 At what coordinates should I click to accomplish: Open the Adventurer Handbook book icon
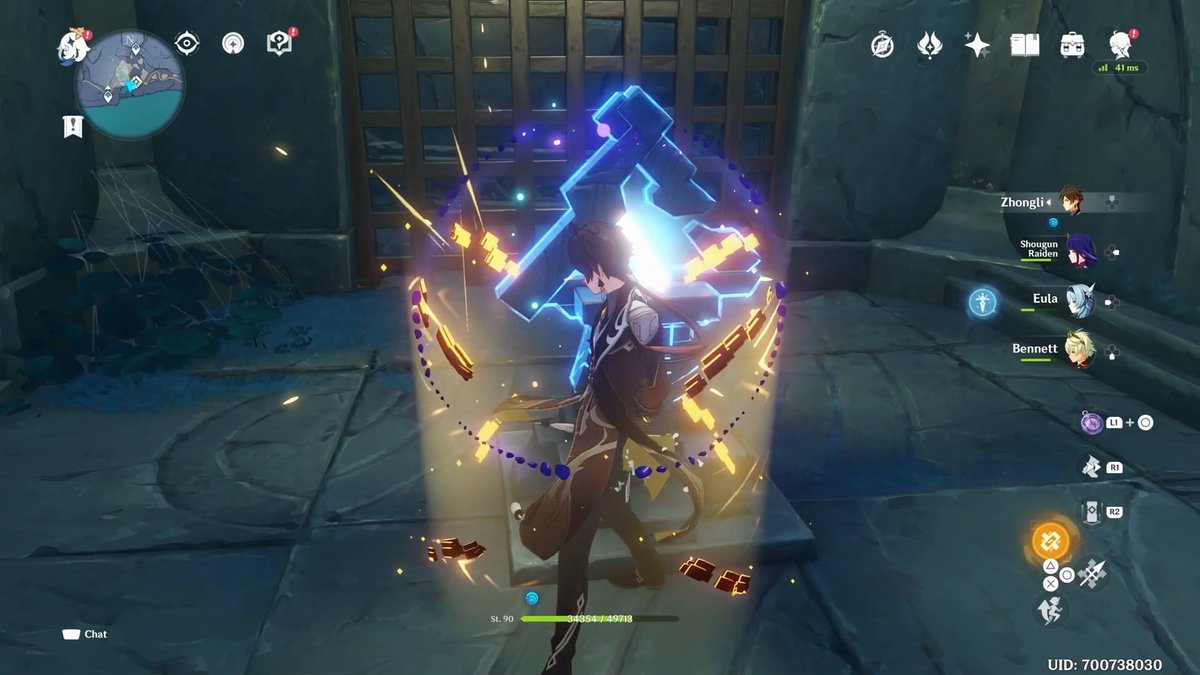click(1024, 44)
